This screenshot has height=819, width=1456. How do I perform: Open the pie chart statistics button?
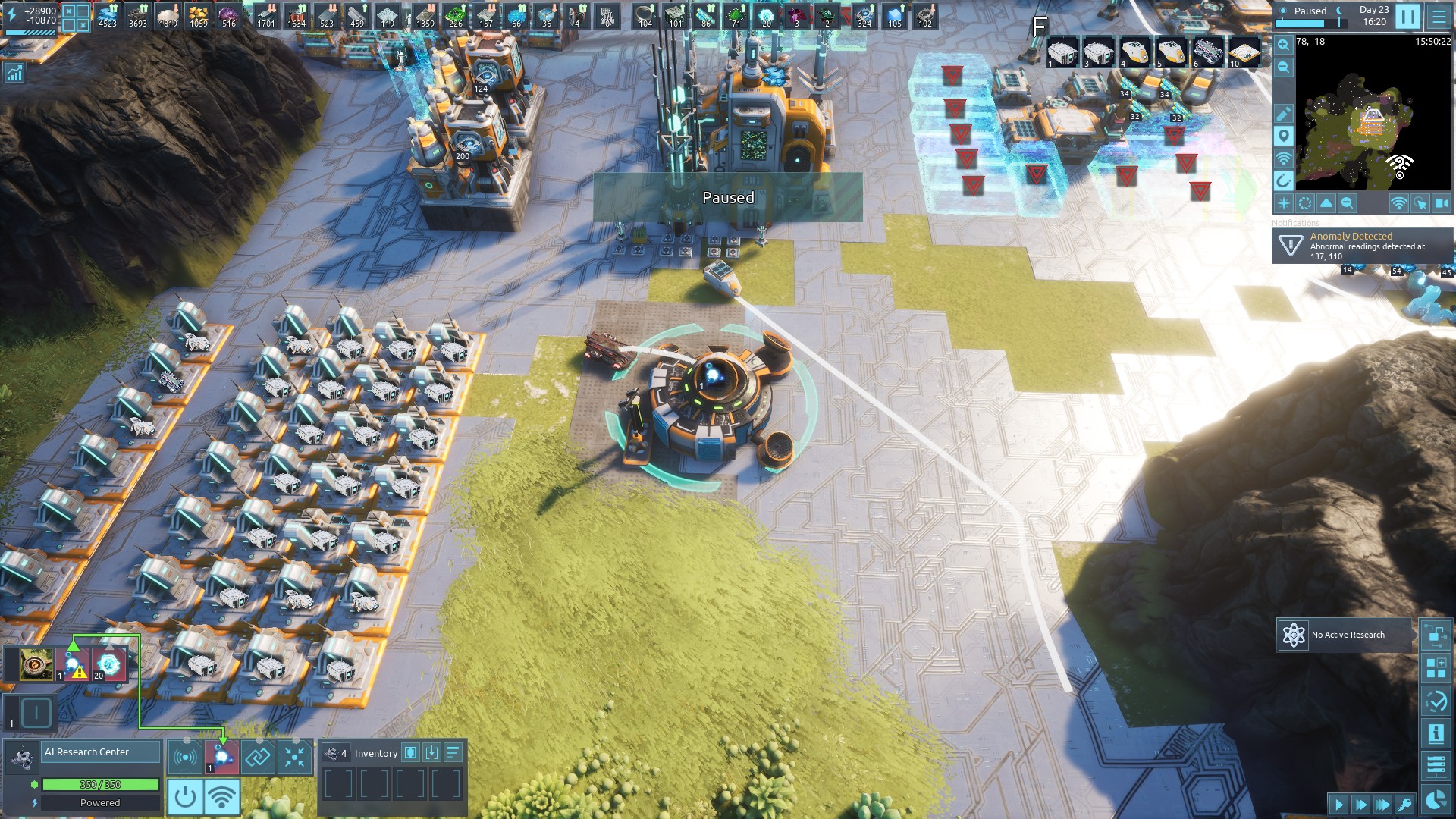click(1436, 799)
